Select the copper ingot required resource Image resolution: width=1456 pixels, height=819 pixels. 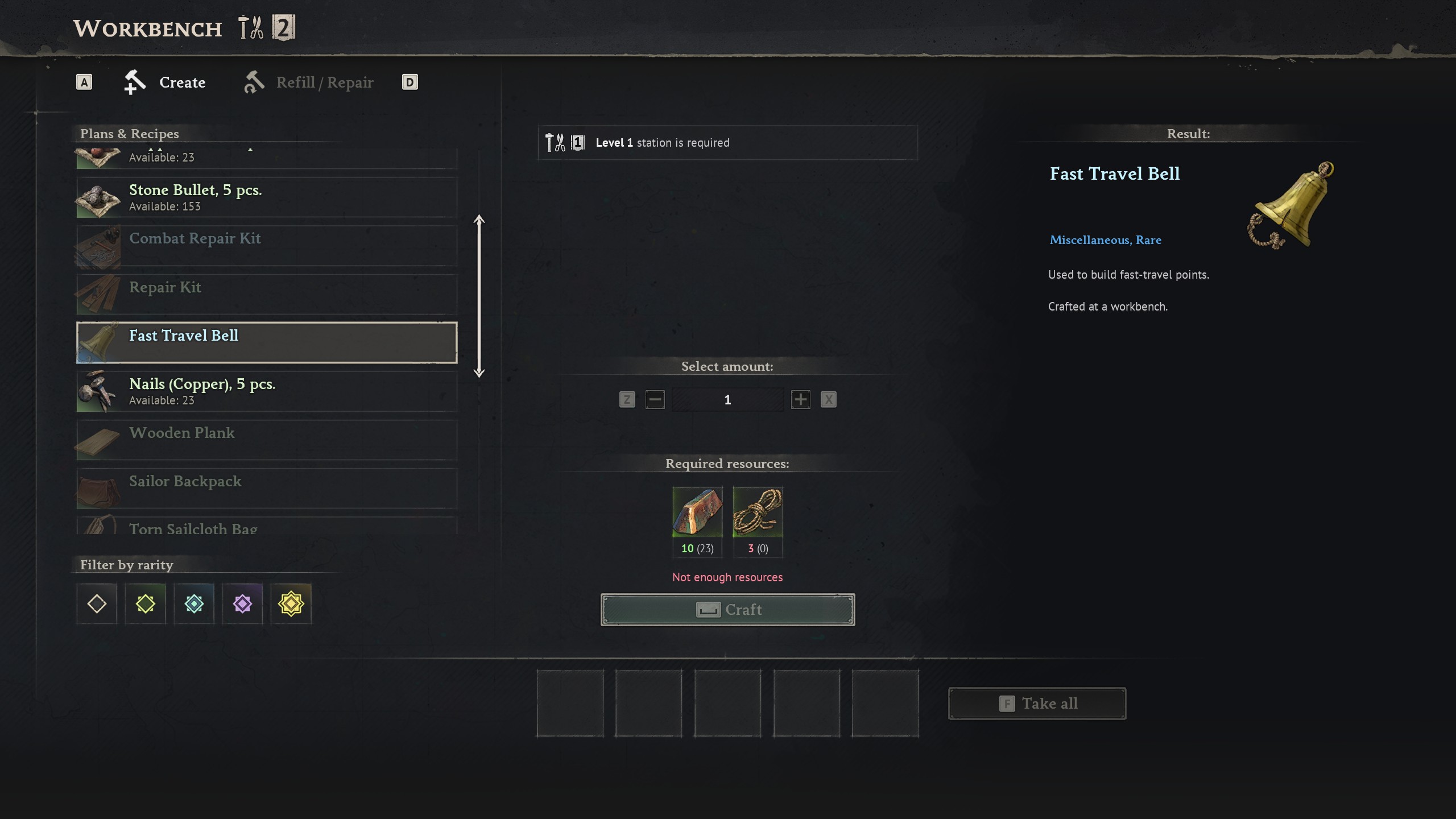click(x=697, y=511)
